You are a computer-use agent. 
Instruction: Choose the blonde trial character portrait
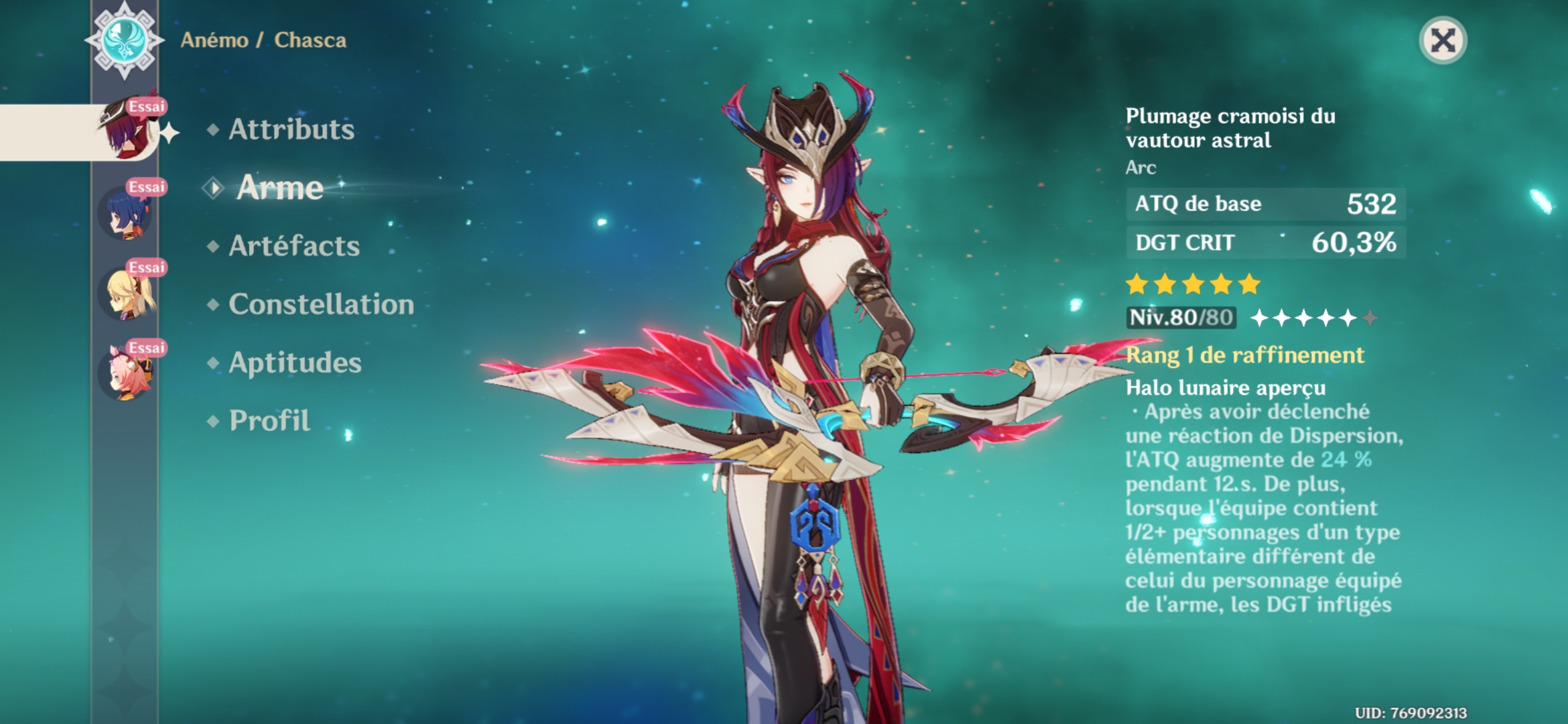(127, 293)
